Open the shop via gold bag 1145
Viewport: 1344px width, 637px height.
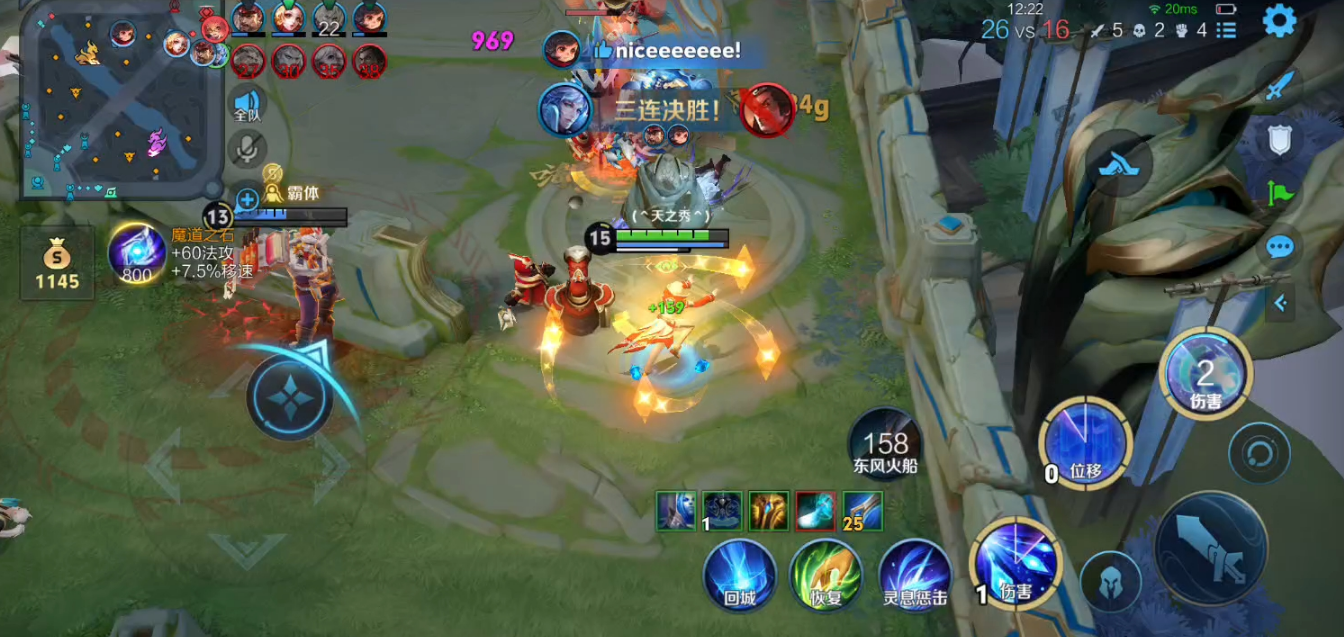pyautogui.click(x=57, y=262)
